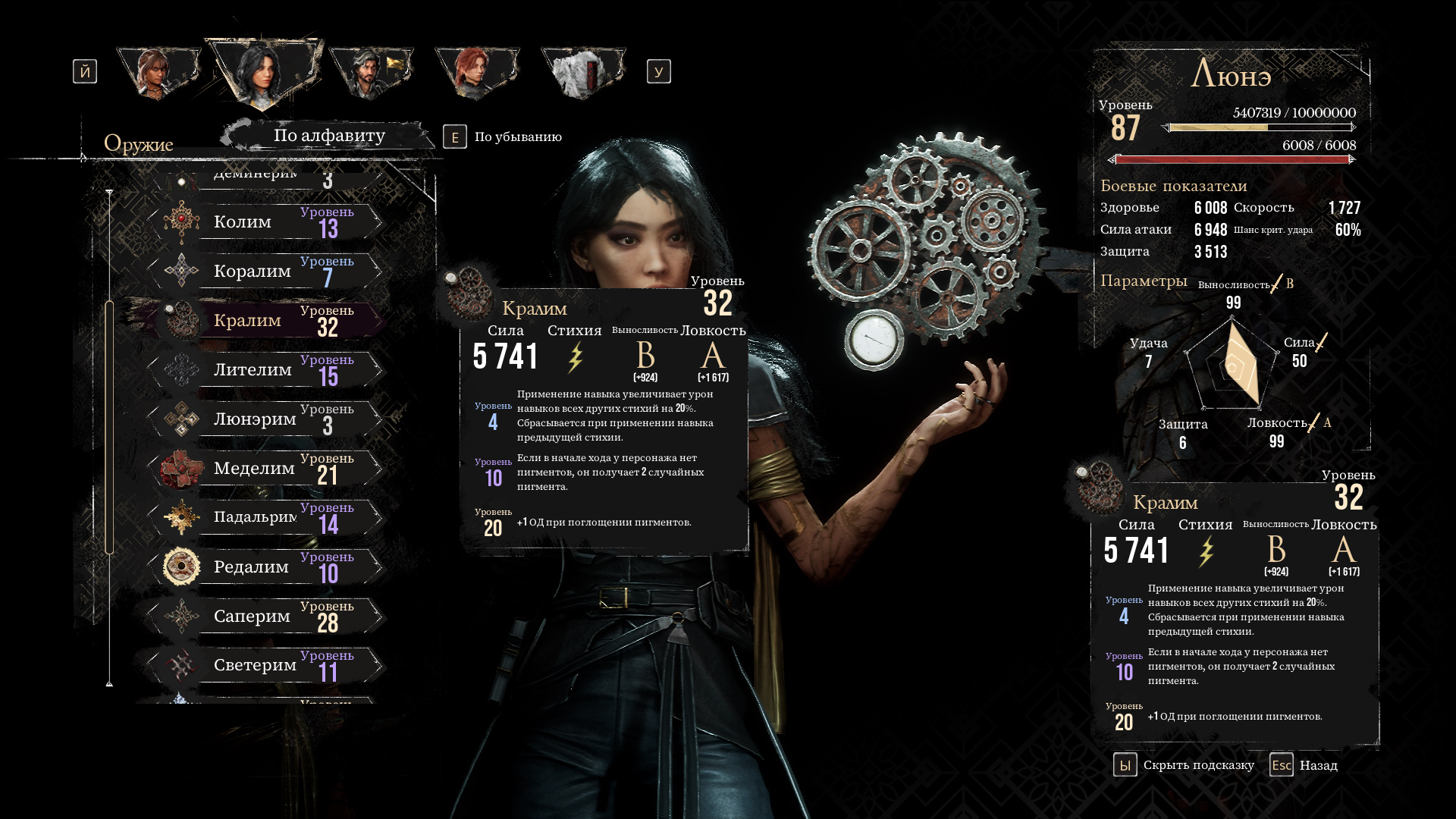Select the red-haired character portrait
Screen dimensions: 1456x819
pos(476,72)
